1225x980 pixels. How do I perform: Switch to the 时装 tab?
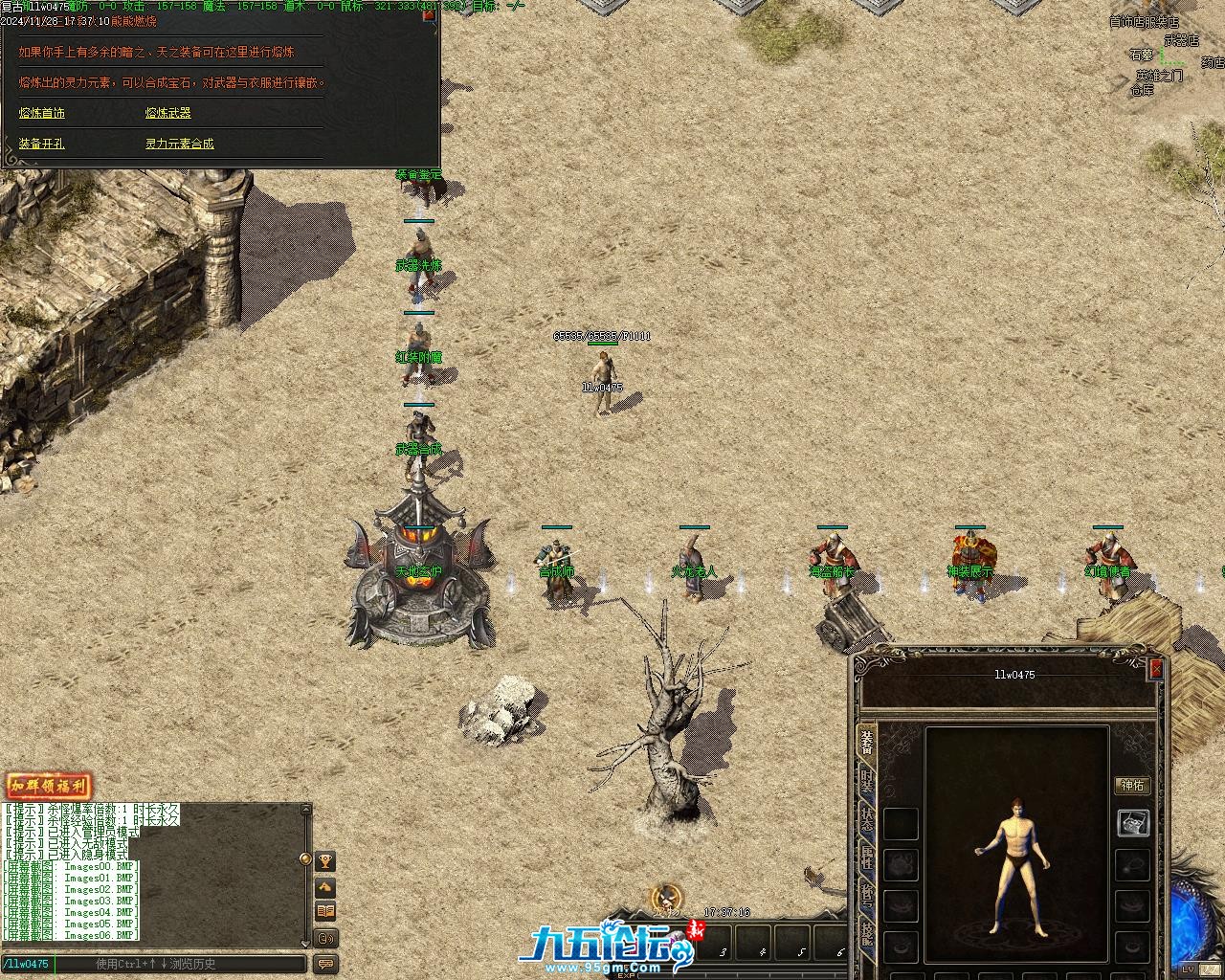pyautogui.click(x=867, y=782)
